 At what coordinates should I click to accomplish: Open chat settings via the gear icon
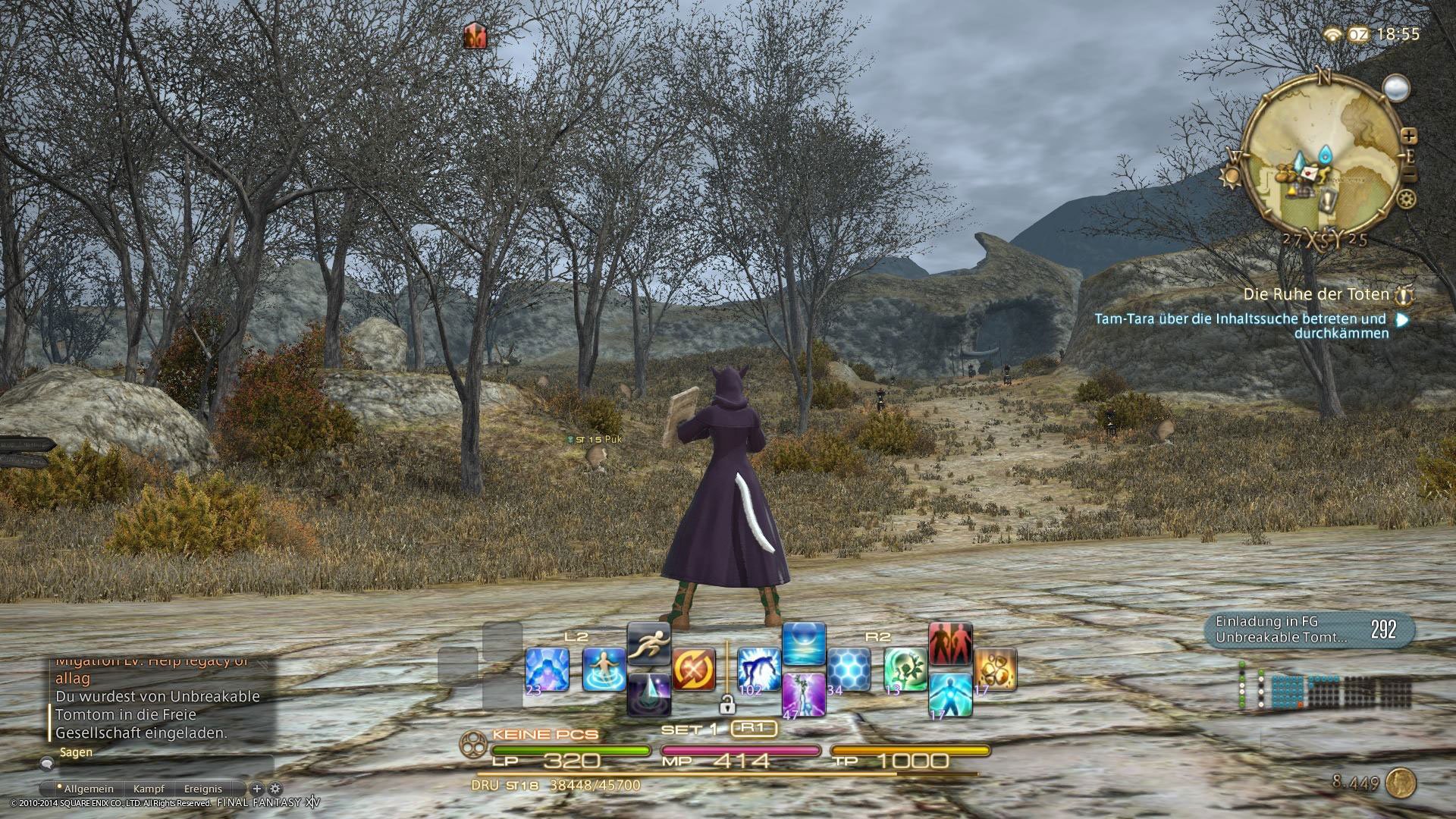(275, 789)
